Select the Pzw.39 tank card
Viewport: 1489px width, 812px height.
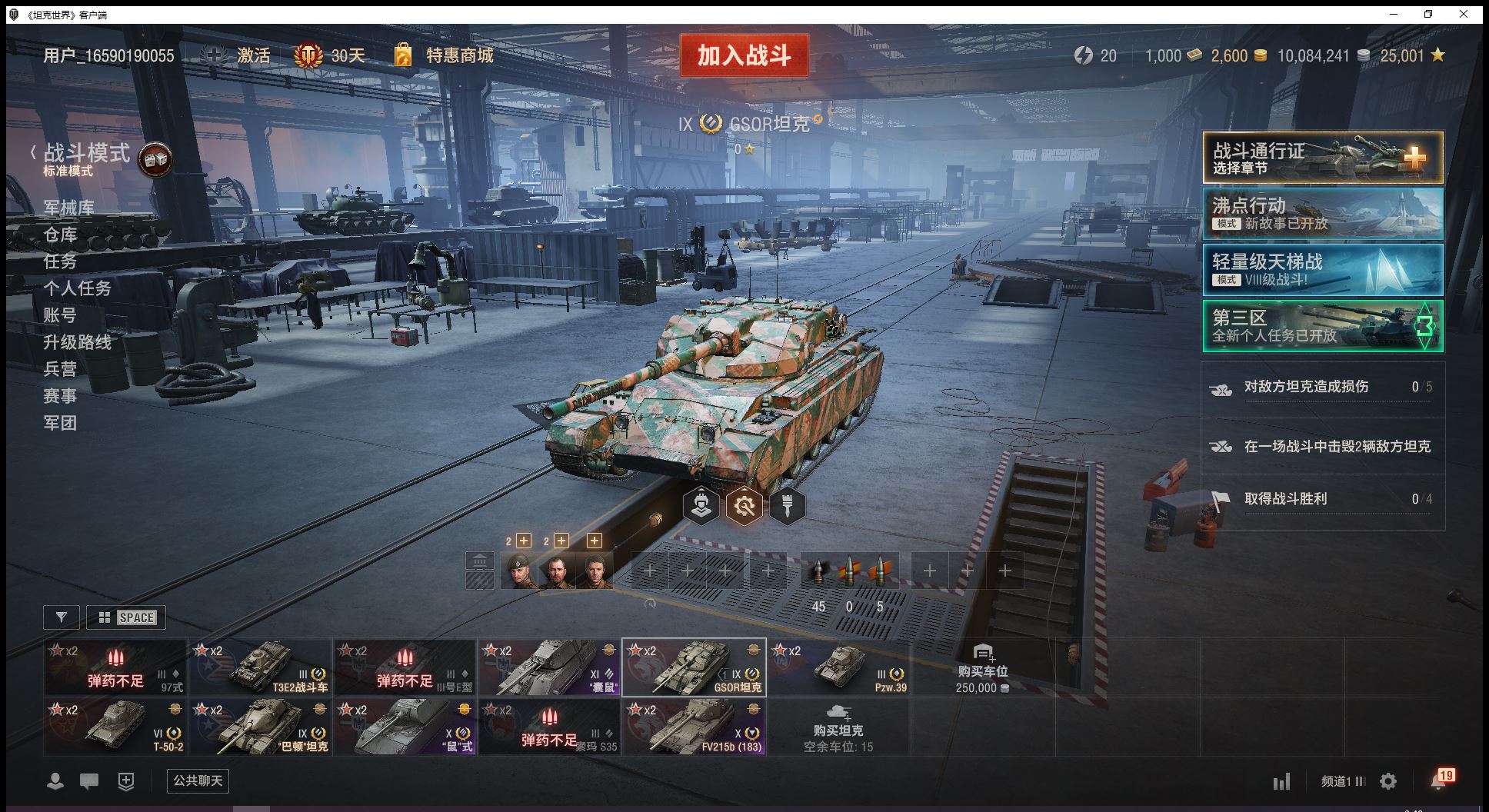click(x=838, y=667)
